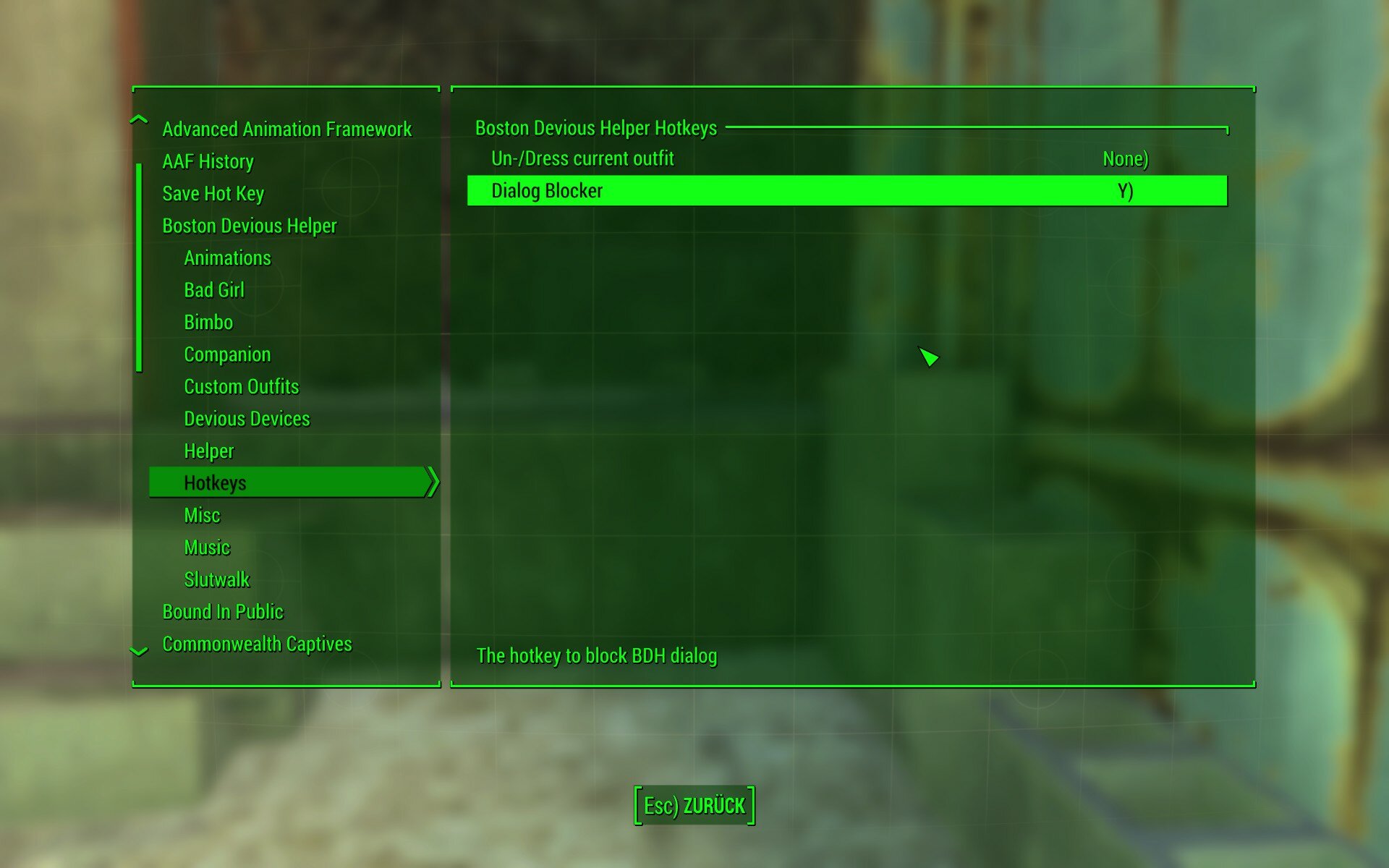Click the Esc ZURÜCK button at the bottom
Viewport: 1389px width, 868px height.
tap(694, 804)
